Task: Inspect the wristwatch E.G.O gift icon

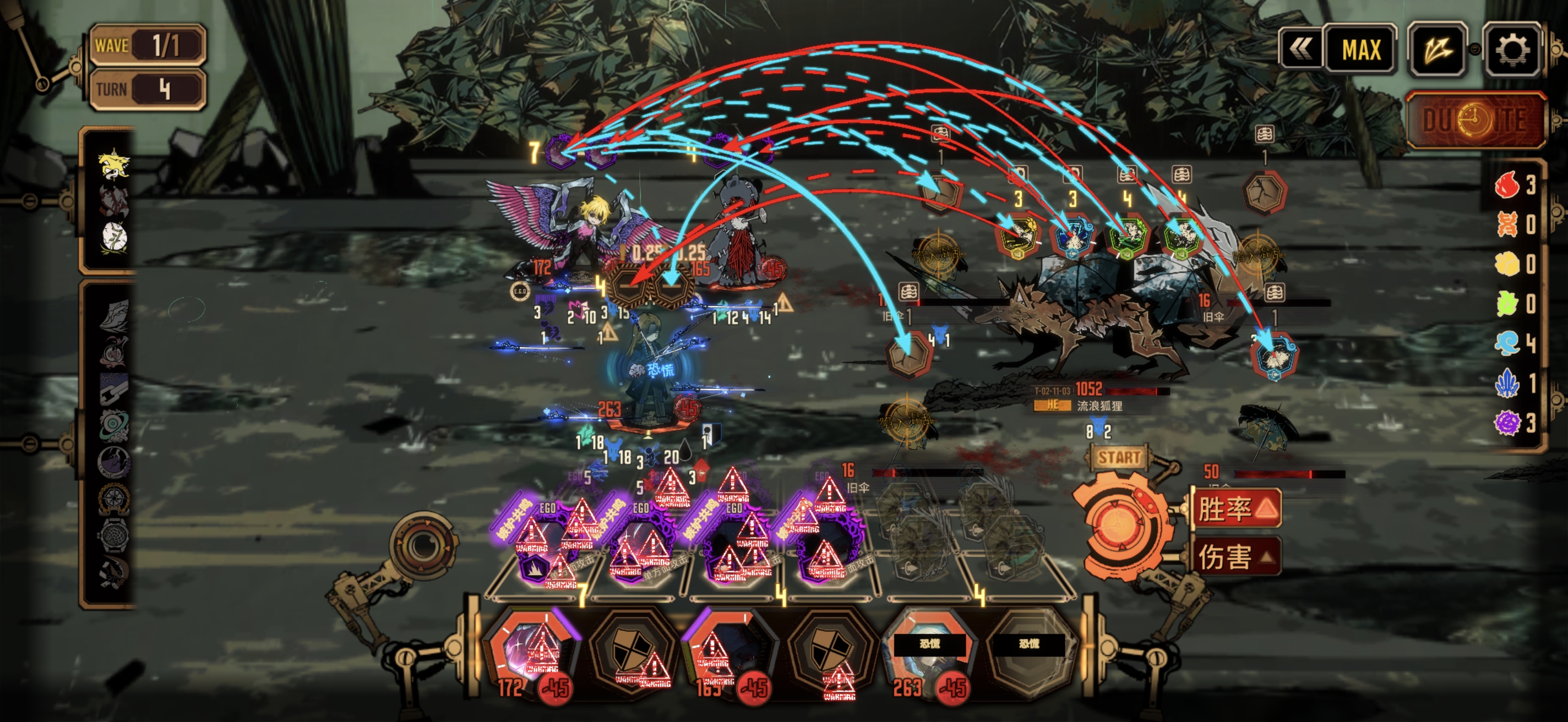Action: (114, 537)
